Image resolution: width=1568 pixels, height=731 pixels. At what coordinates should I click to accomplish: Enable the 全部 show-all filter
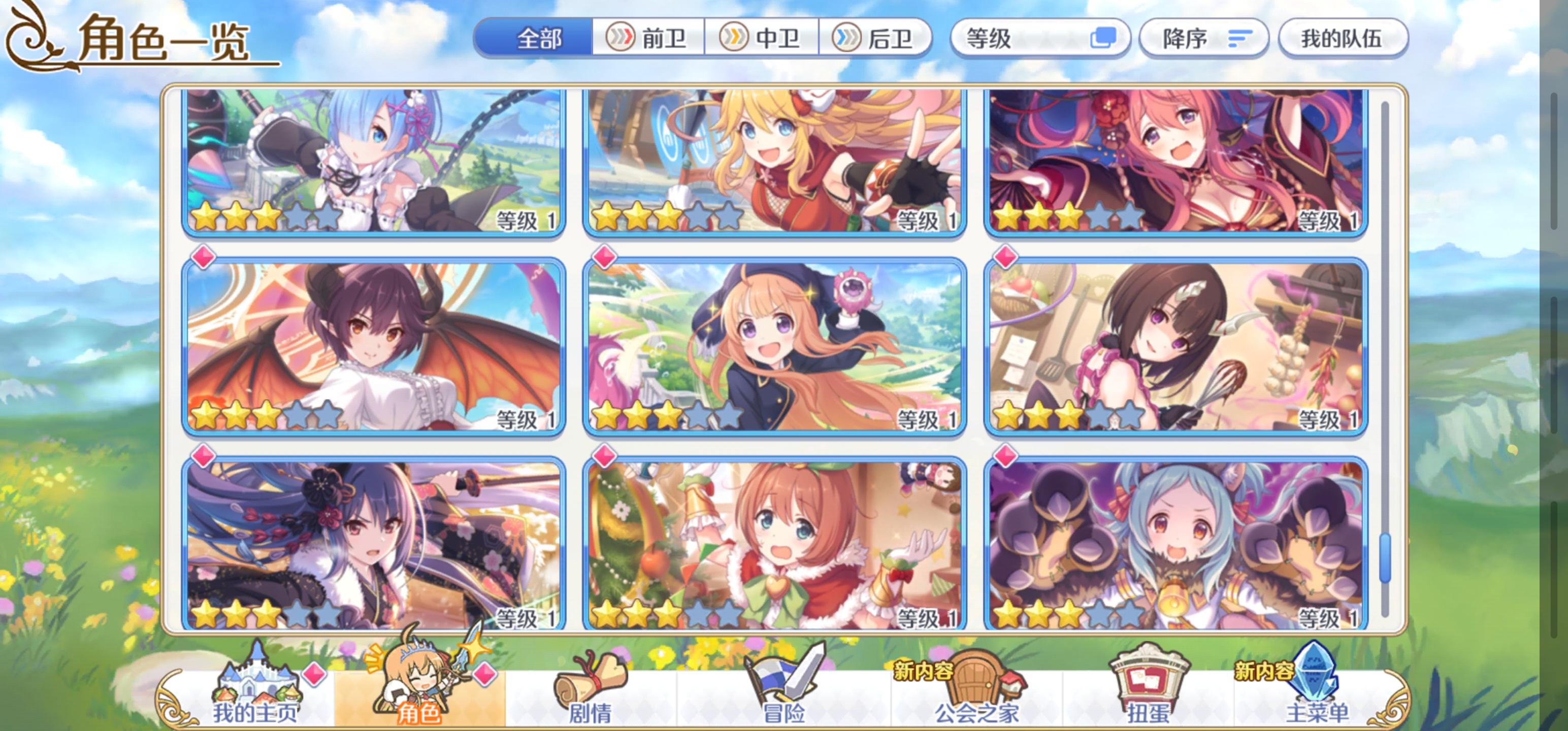click(x=536, y=38)
